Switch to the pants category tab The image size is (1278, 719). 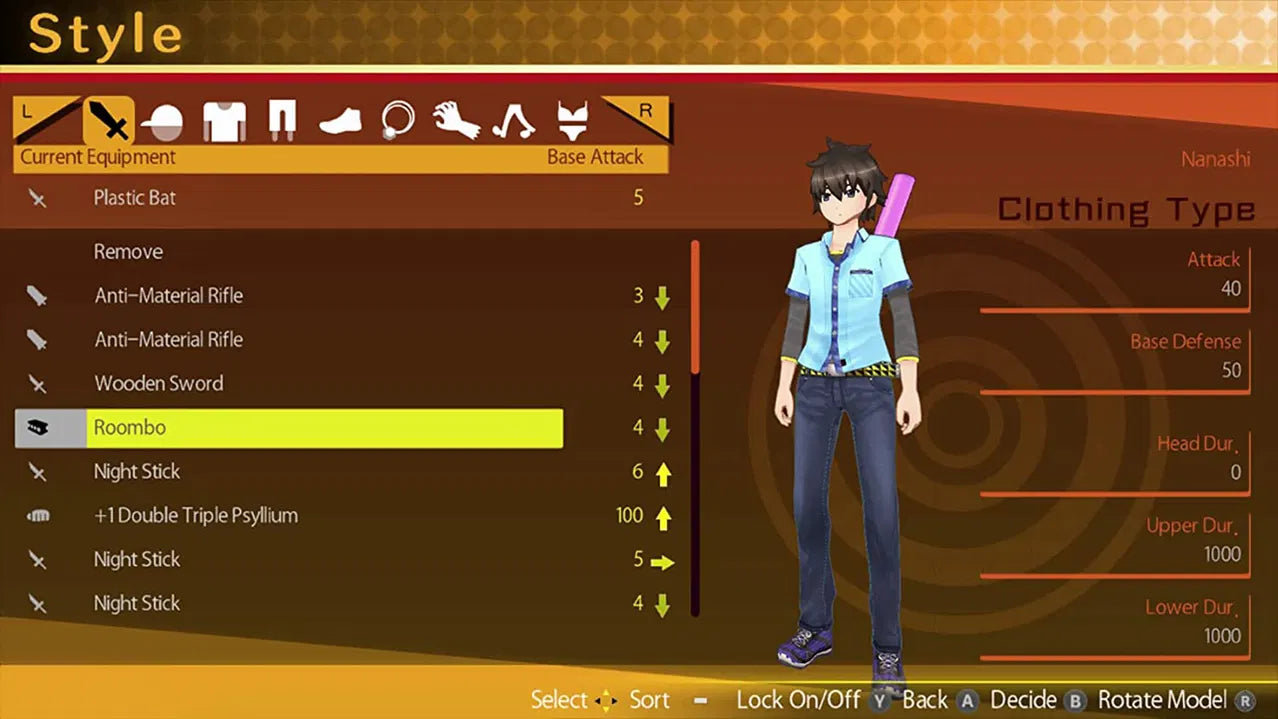pos(282,122)
